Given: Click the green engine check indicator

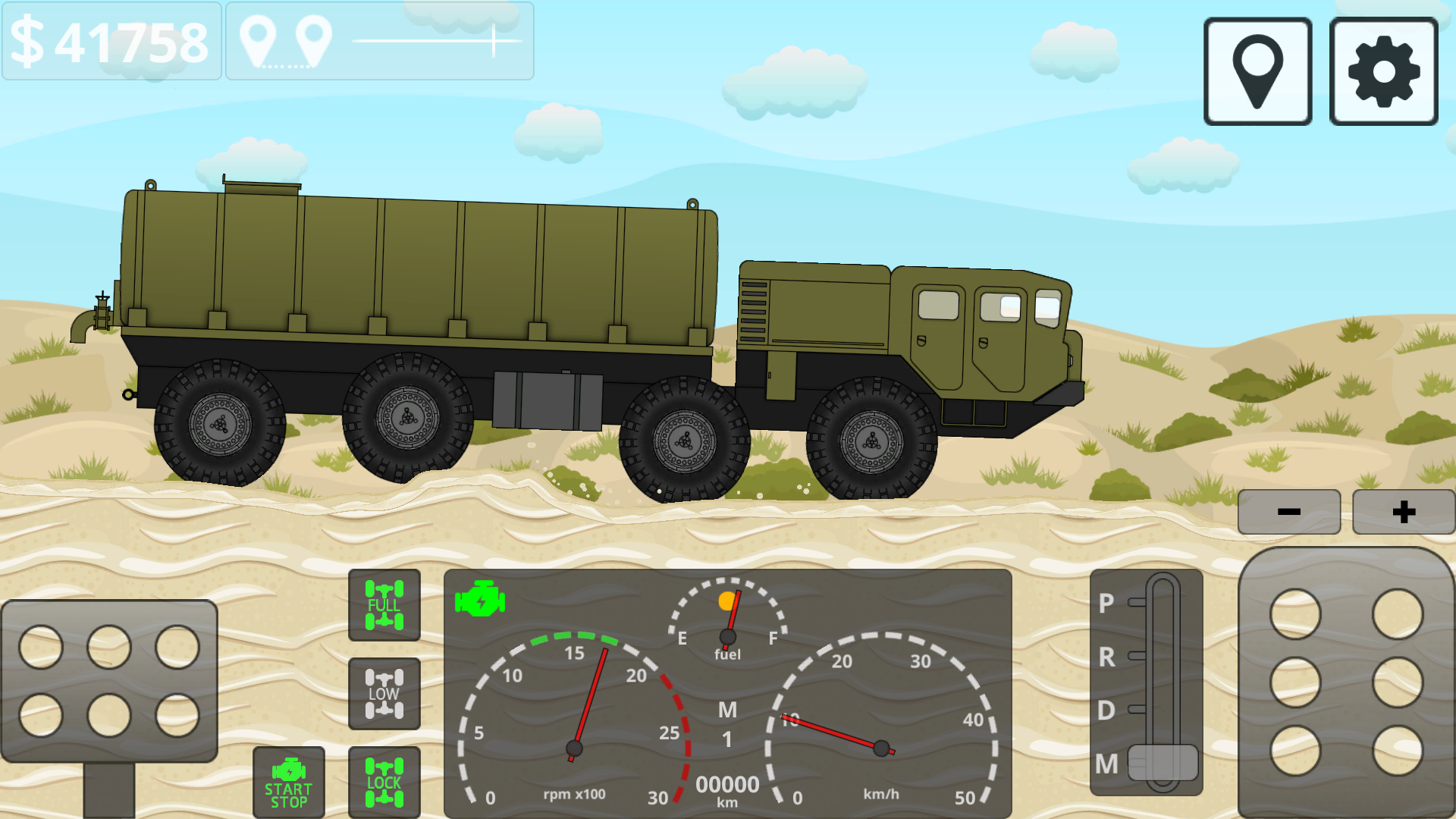Looking at the screenshot, I should 479,599.
